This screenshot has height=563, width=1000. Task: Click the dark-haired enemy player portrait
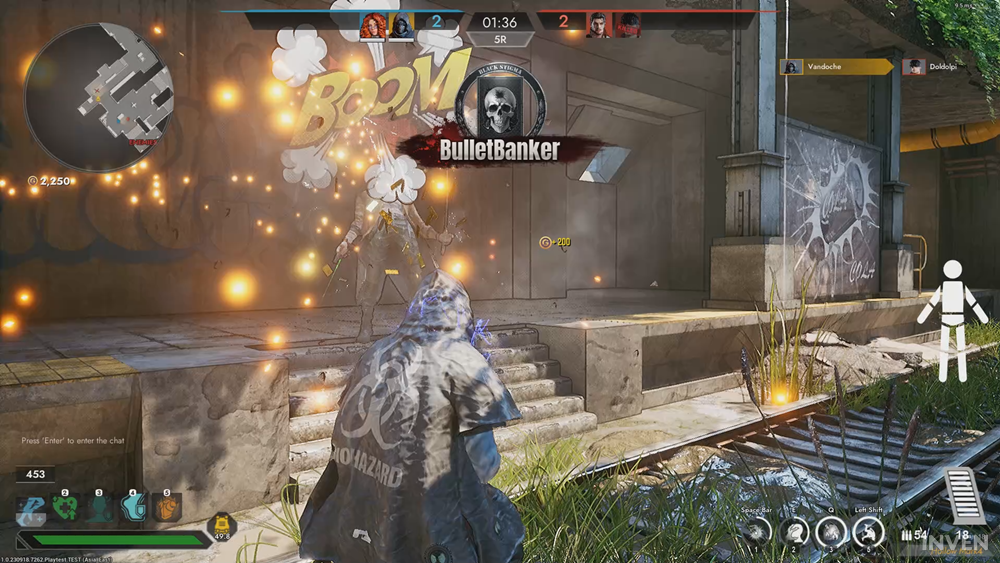598,25
